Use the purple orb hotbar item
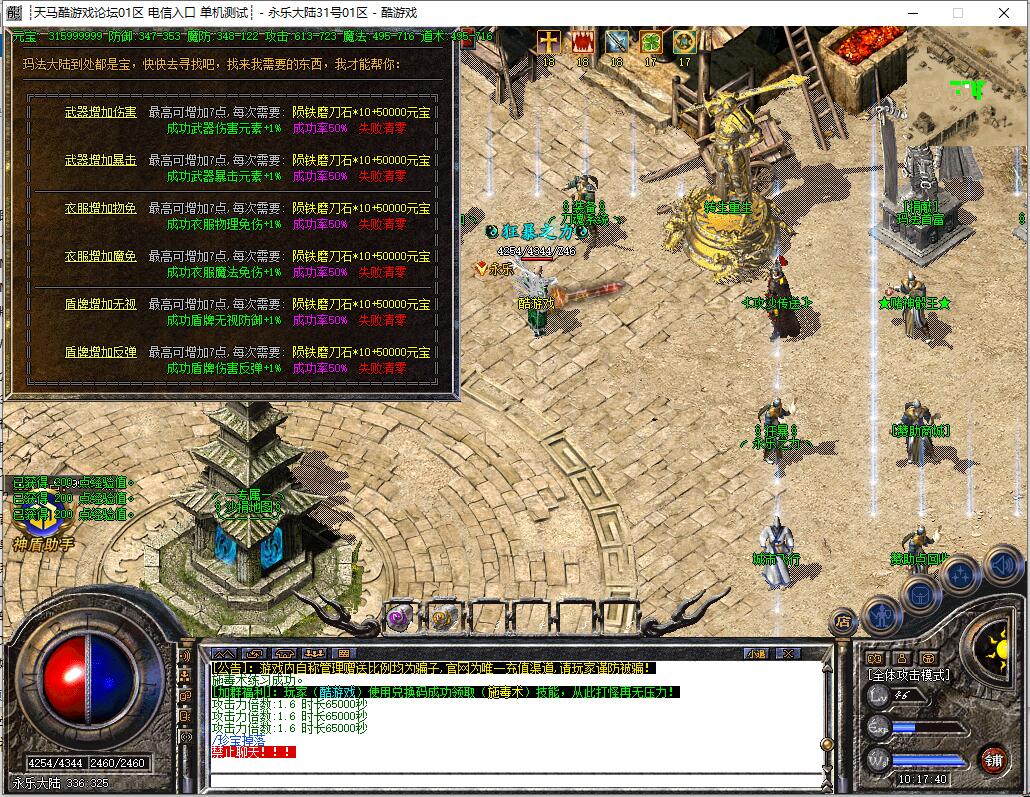 point(401,617)
